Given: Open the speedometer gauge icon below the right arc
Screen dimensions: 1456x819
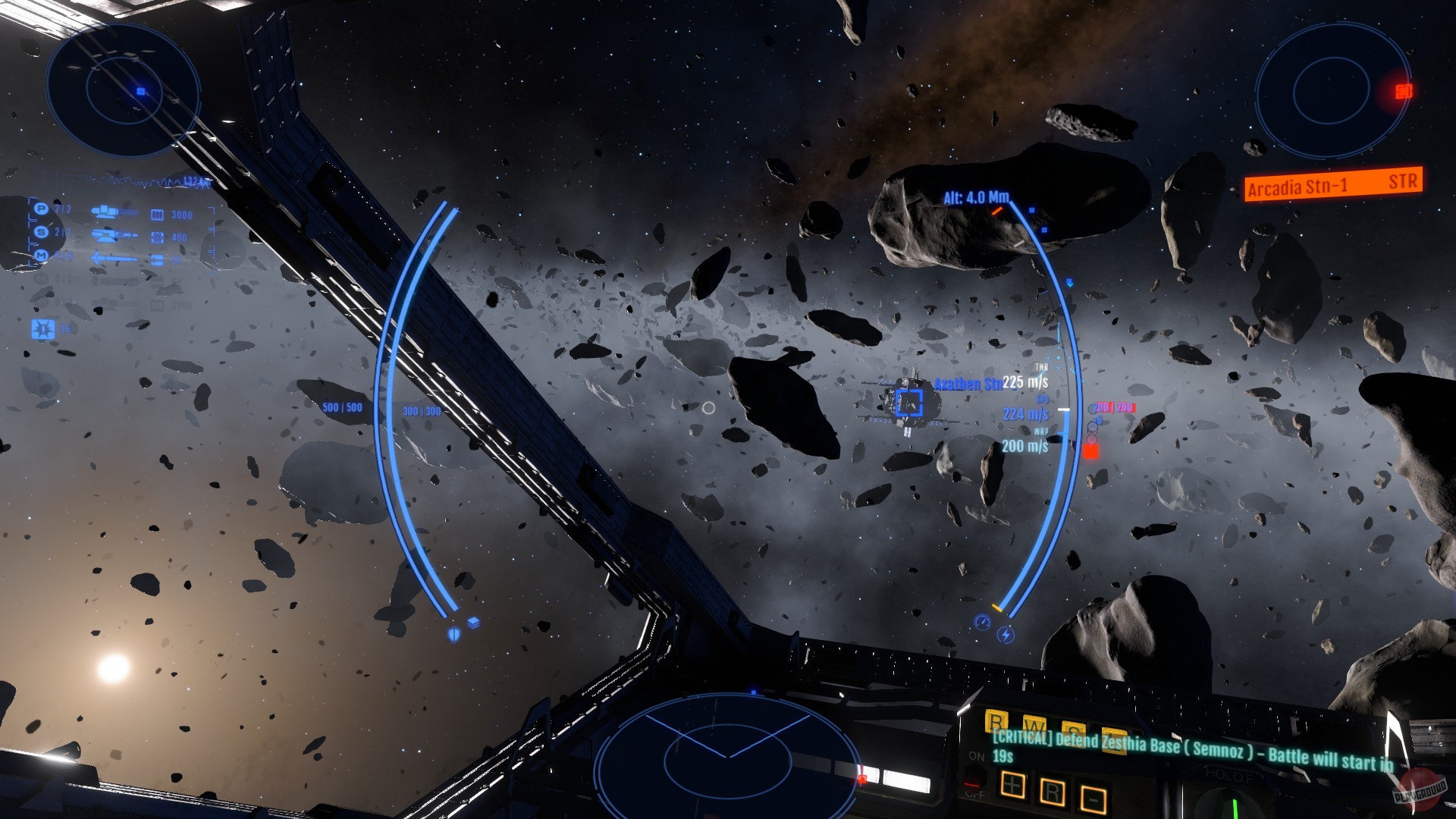Looking at the screenshot, I should (982, 622).
